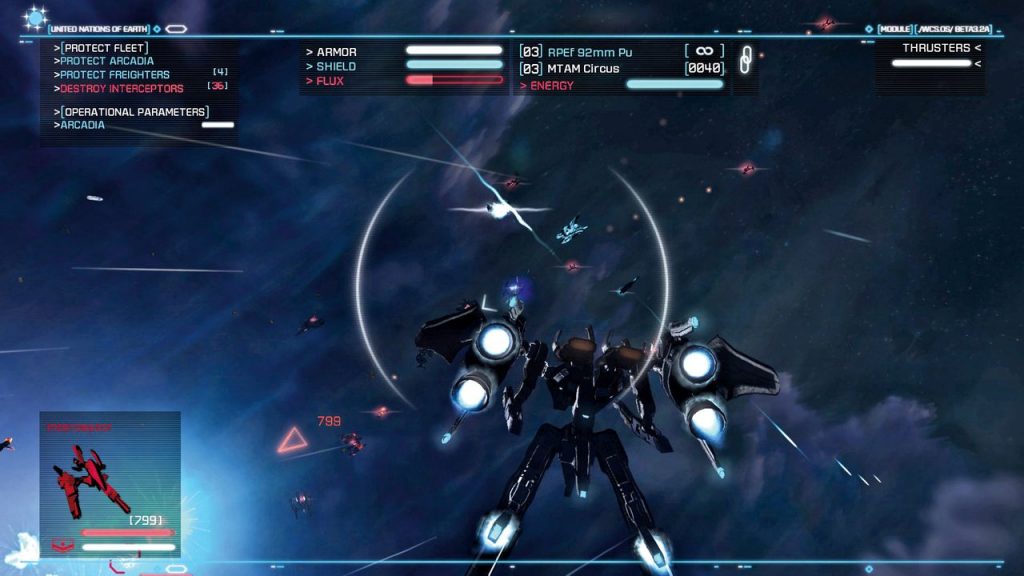The width and height of the screenshot is (1024, 576).
Task: Switch to the MTAM Circus missiles
Action: click(582, 69)
